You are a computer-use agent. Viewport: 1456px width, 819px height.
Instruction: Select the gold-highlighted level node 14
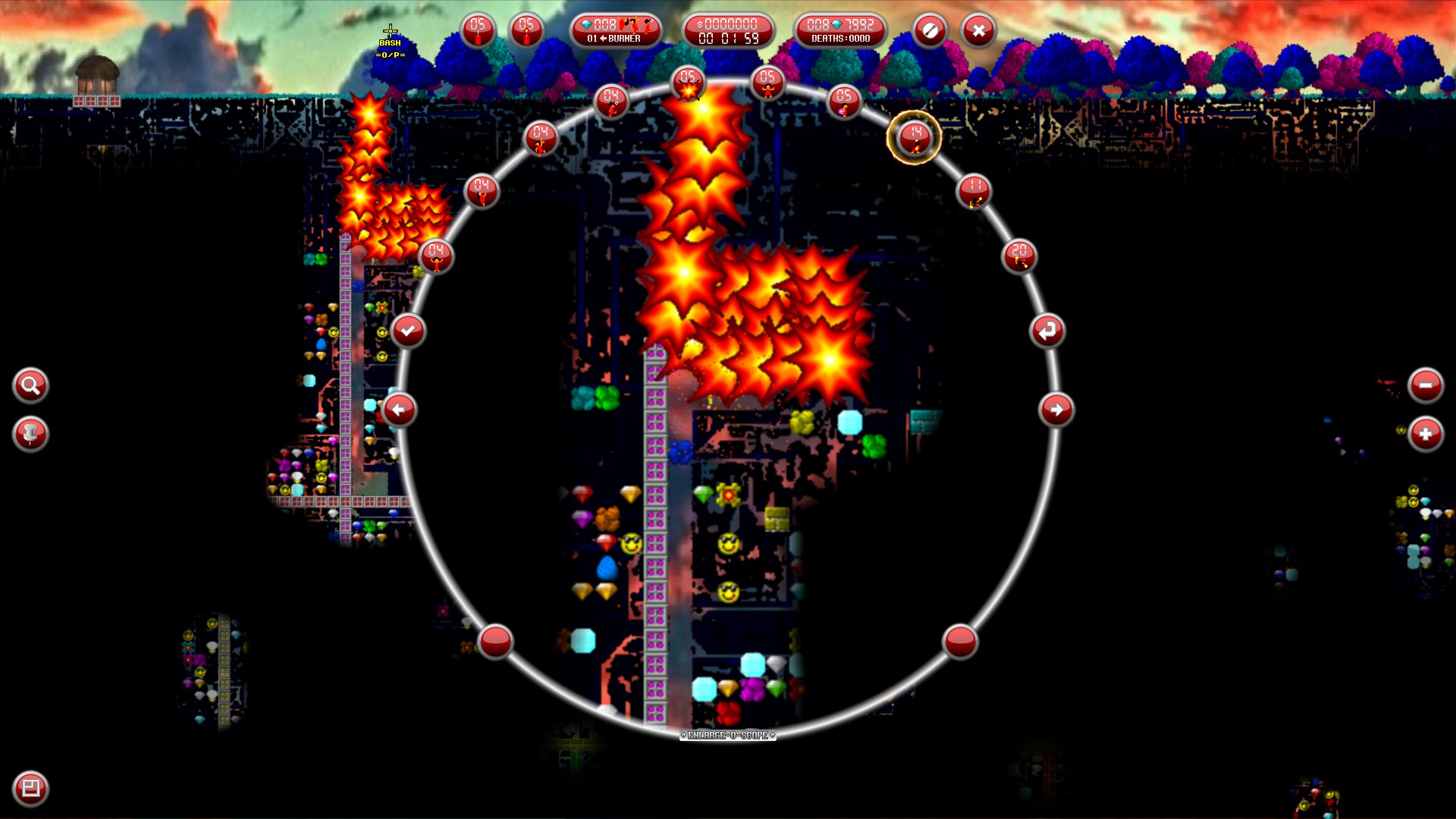[x=914, y=139]
